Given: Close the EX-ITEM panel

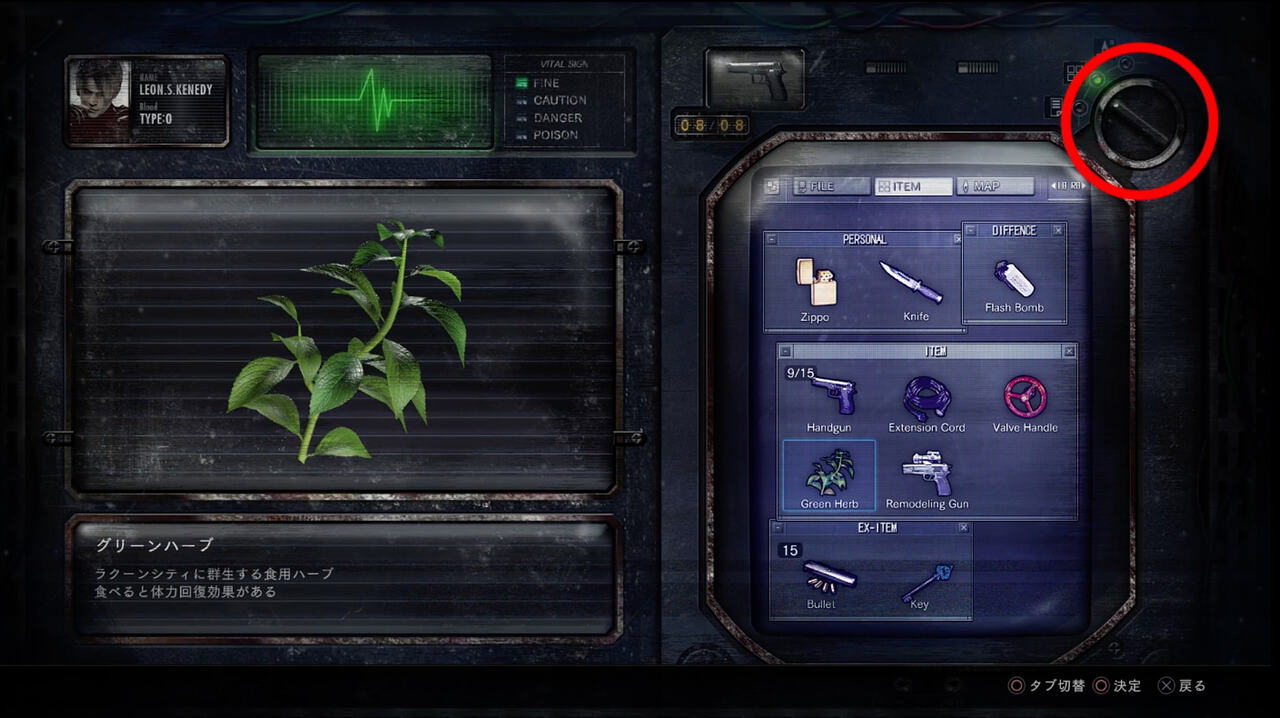Looking at the screenshot, I should click(963, 528).
